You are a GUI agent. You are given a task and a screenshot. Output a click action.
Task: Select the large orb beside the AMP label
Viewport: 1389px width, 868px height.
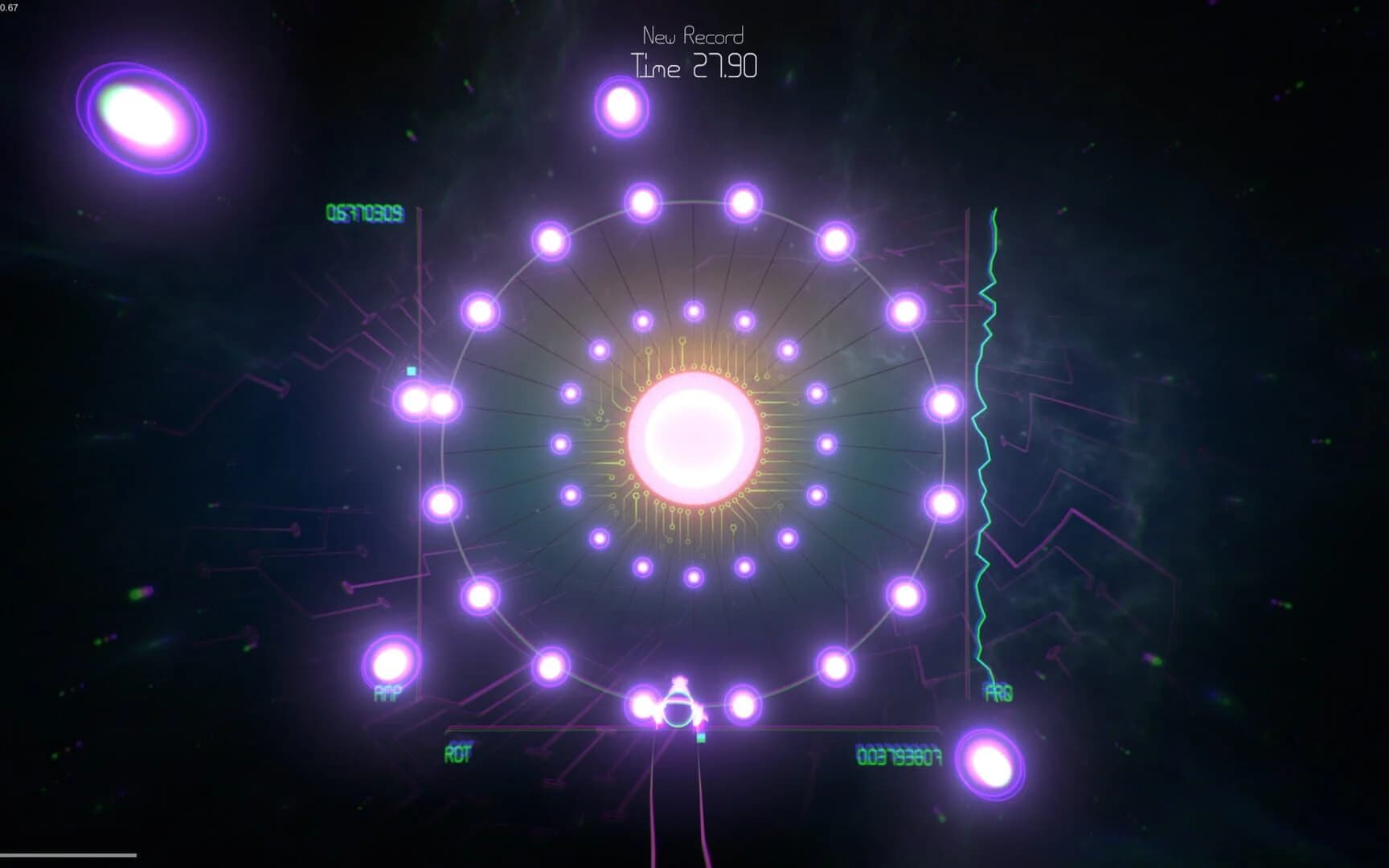[x=391, y=663]
